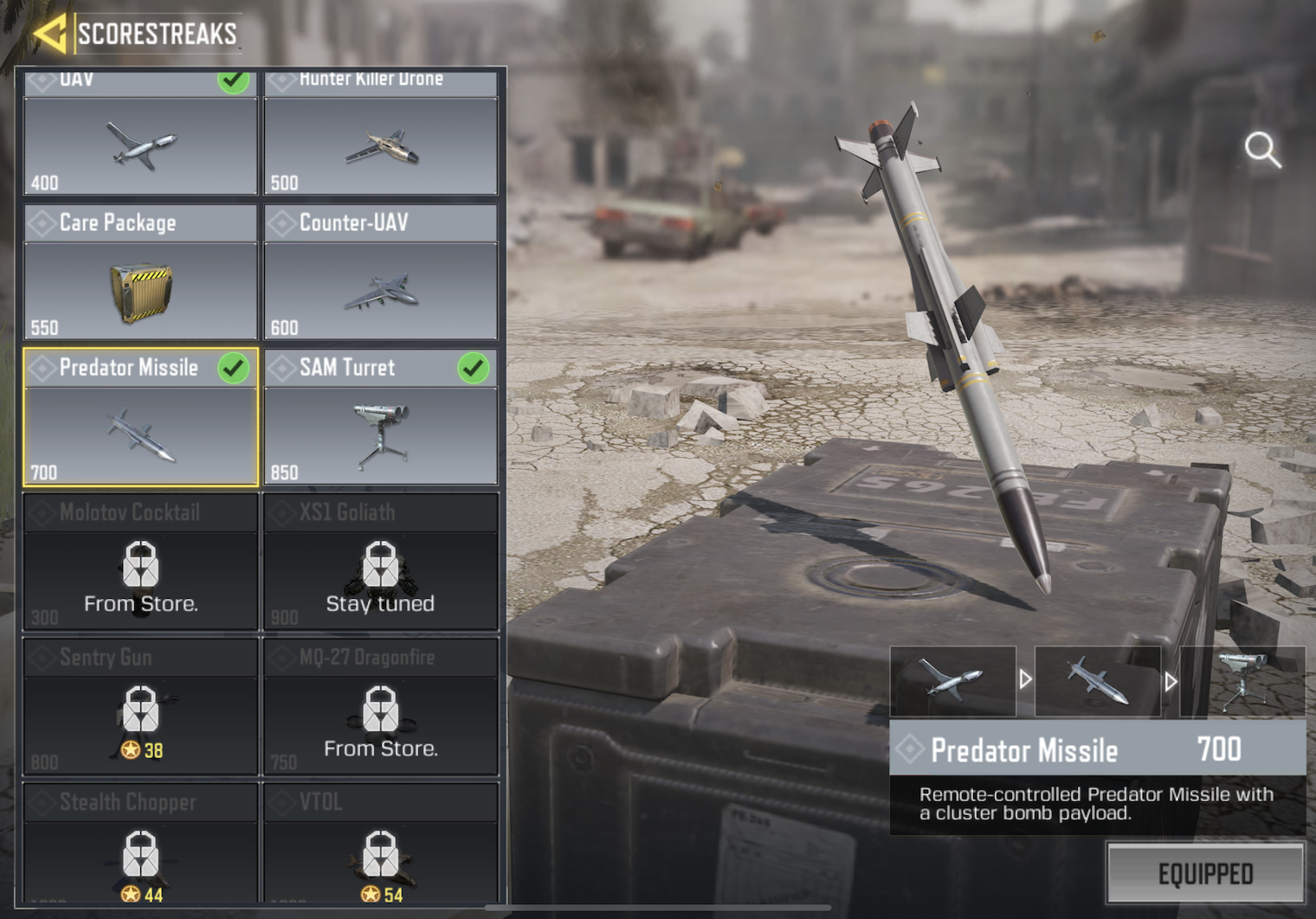
Task: Pick the Counter-UAV scorestreak tile
Action: pyautogui.click(x=381, y=273)
